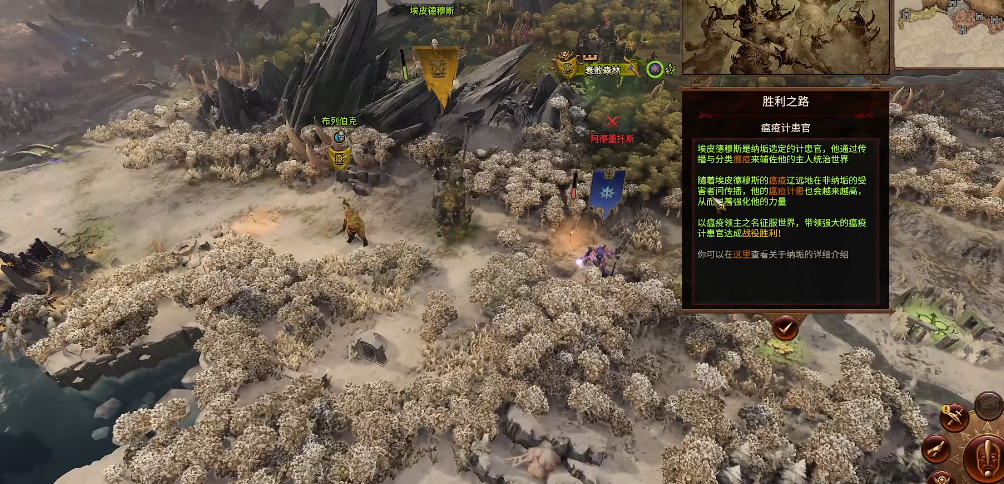Click the purple plague icon beside the settlement label
The height and width of the screenshot is (484, 1004).
tap(654, 69)
